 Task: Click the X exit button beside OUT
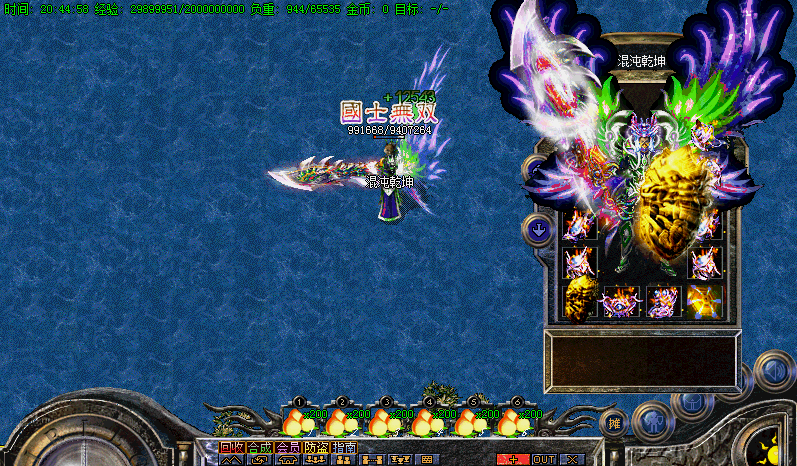572,459
